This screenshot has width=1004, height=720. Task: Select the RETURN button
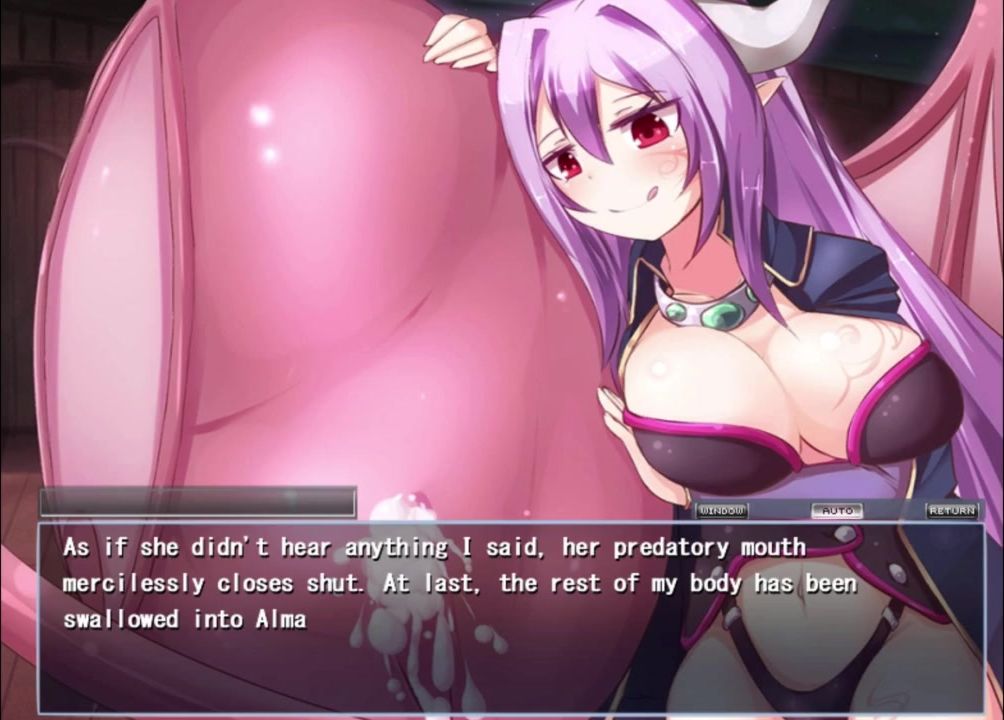pyautogui.click(x=951, y=511)
